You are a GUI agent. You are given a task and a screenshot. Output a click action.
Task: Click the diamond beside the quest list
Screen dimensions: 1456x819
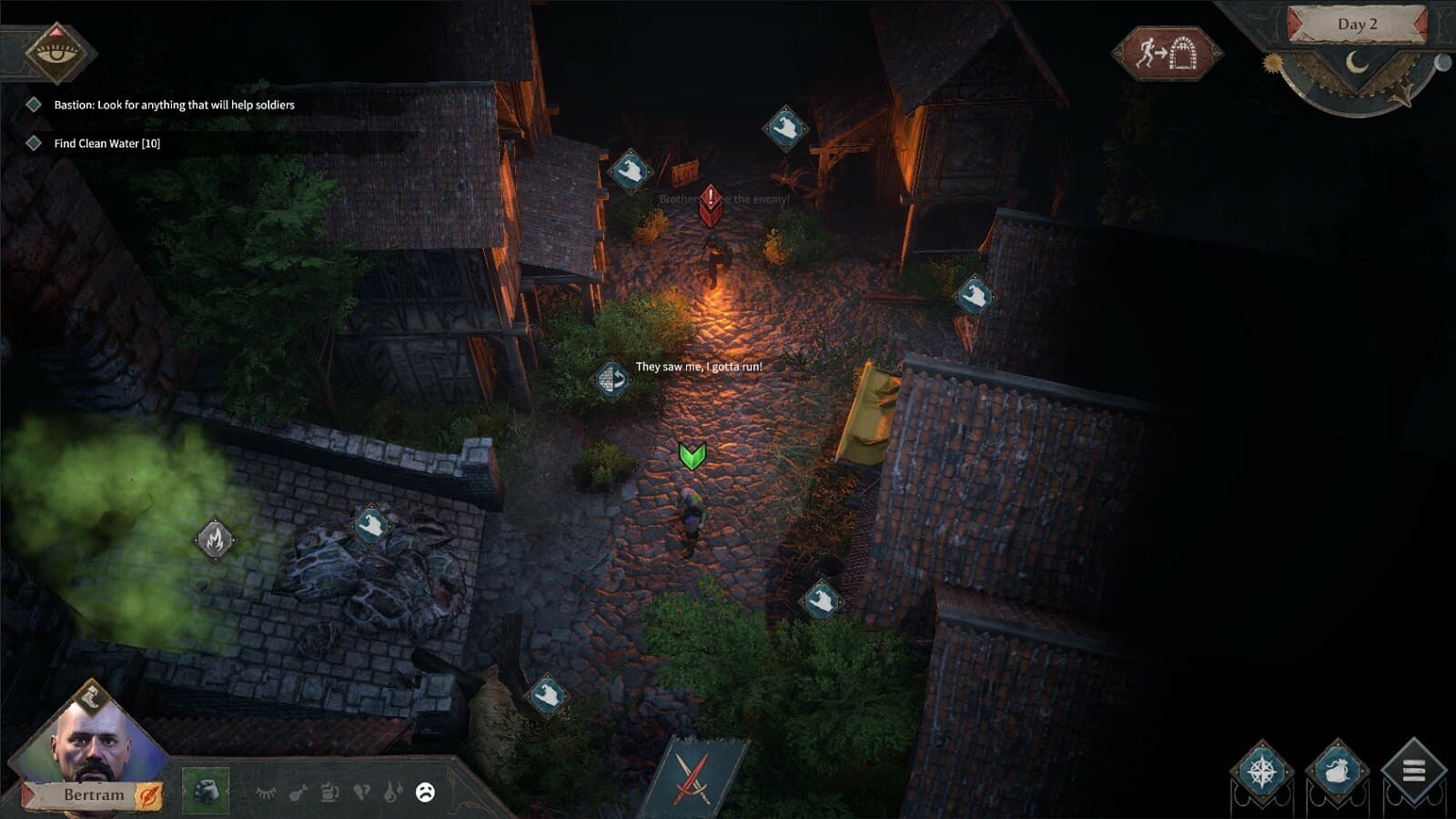tap(34, 105)
